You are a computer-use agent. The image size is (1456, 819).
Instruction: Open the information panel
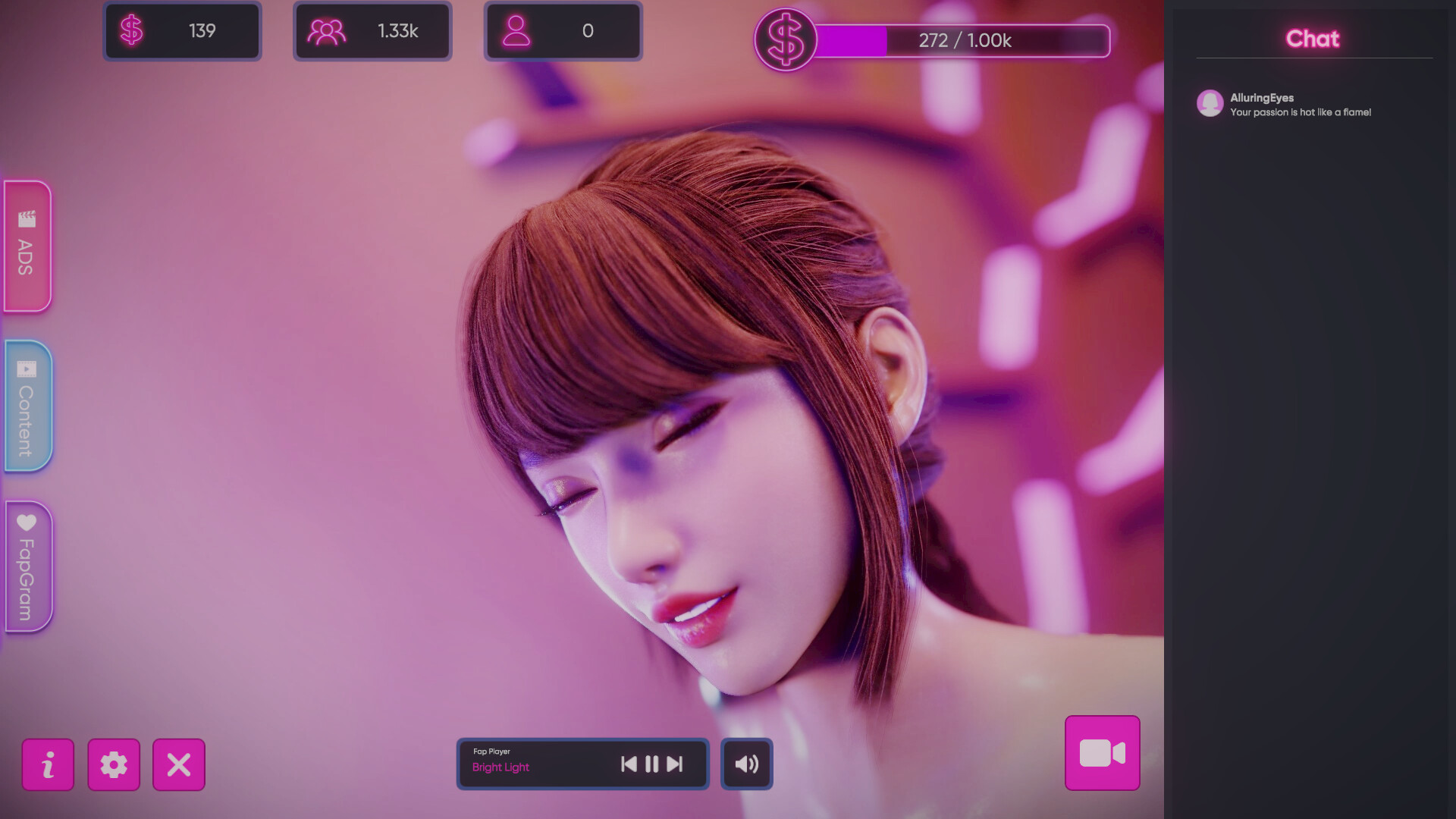pyautogui.click(x=48, y=765)
